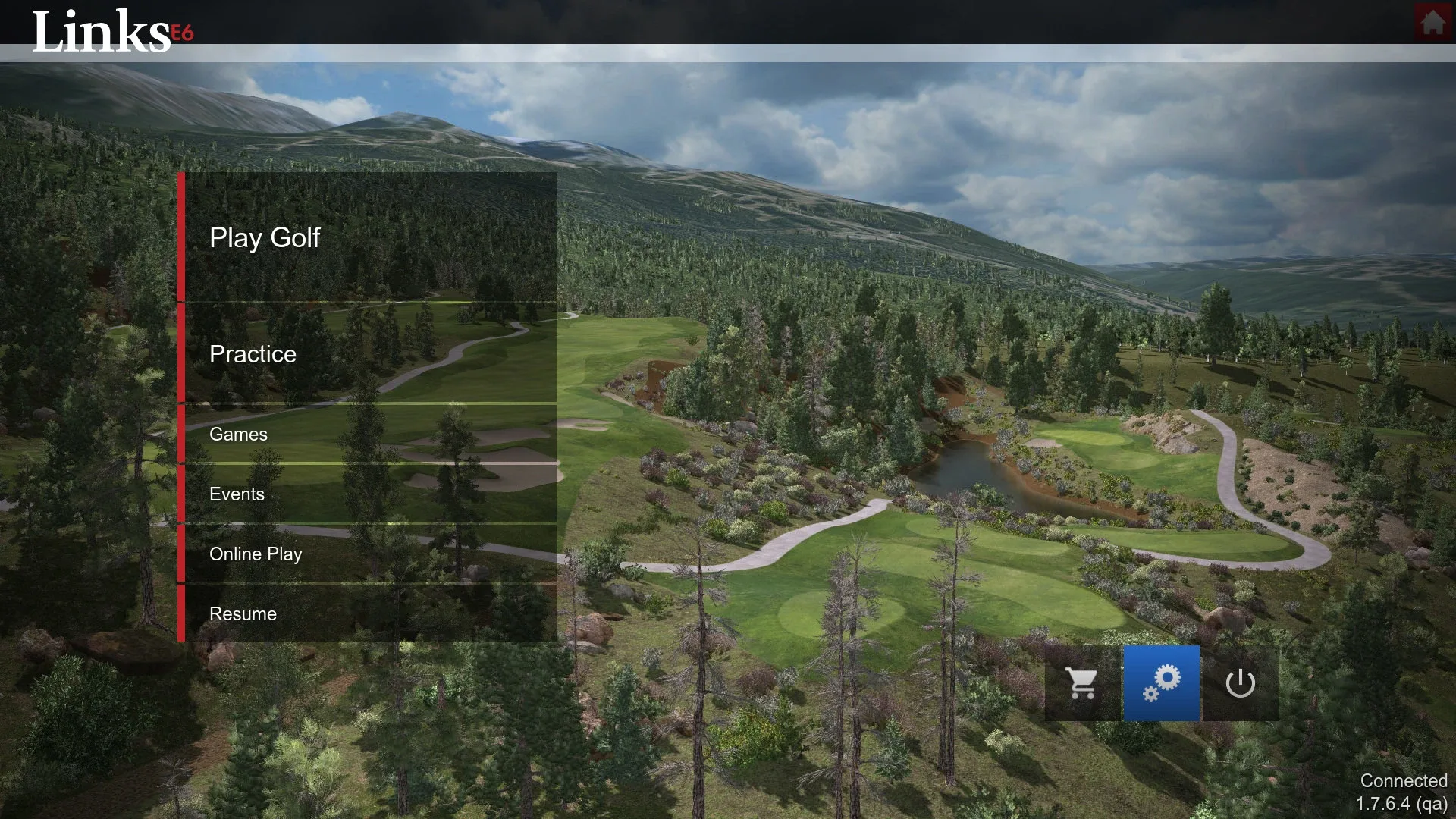Click the red accent bar beside Resume
Screen dimensions: 1456x819
click(184, 614)
